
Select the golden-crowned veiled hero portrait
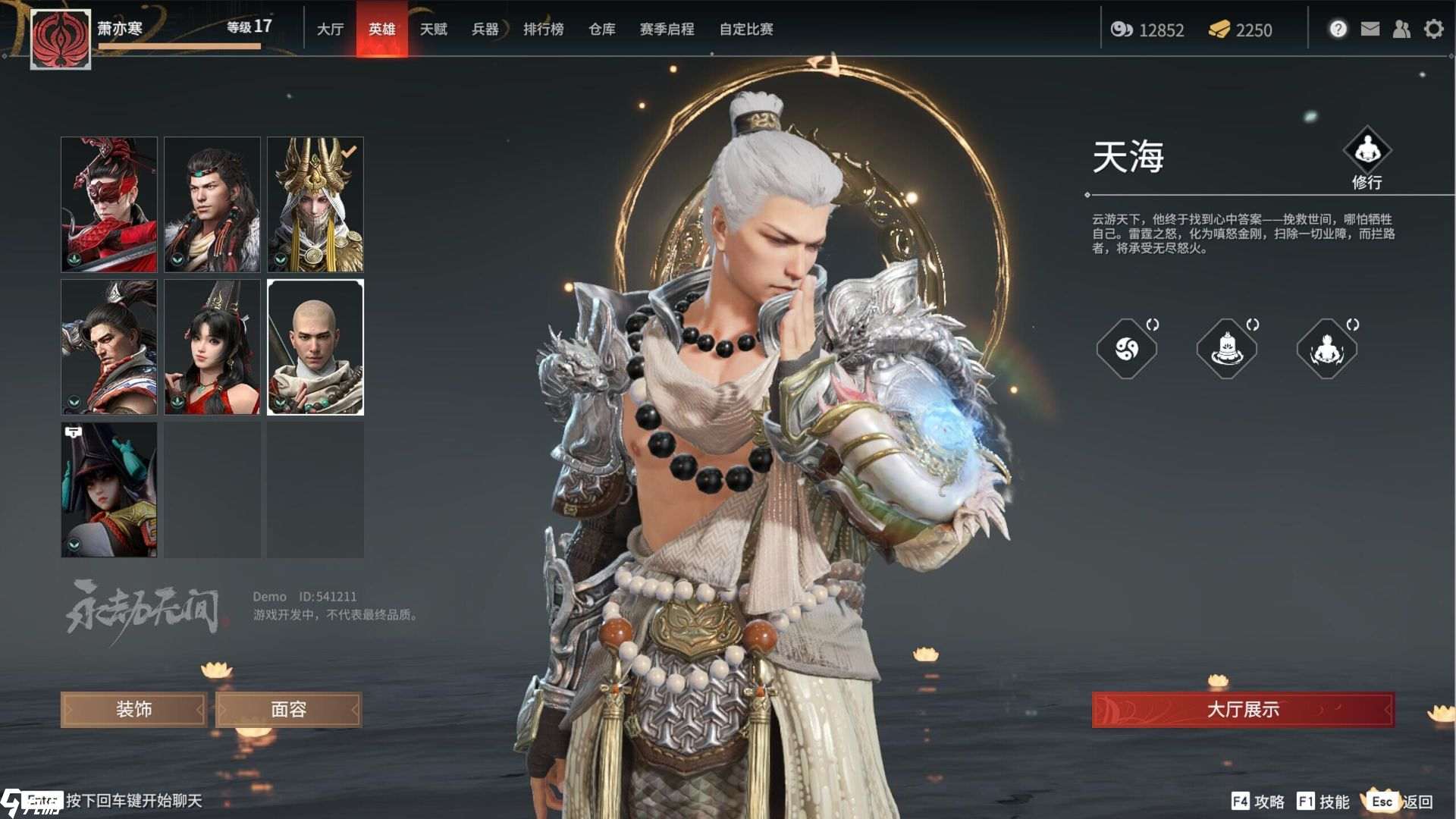315,204
